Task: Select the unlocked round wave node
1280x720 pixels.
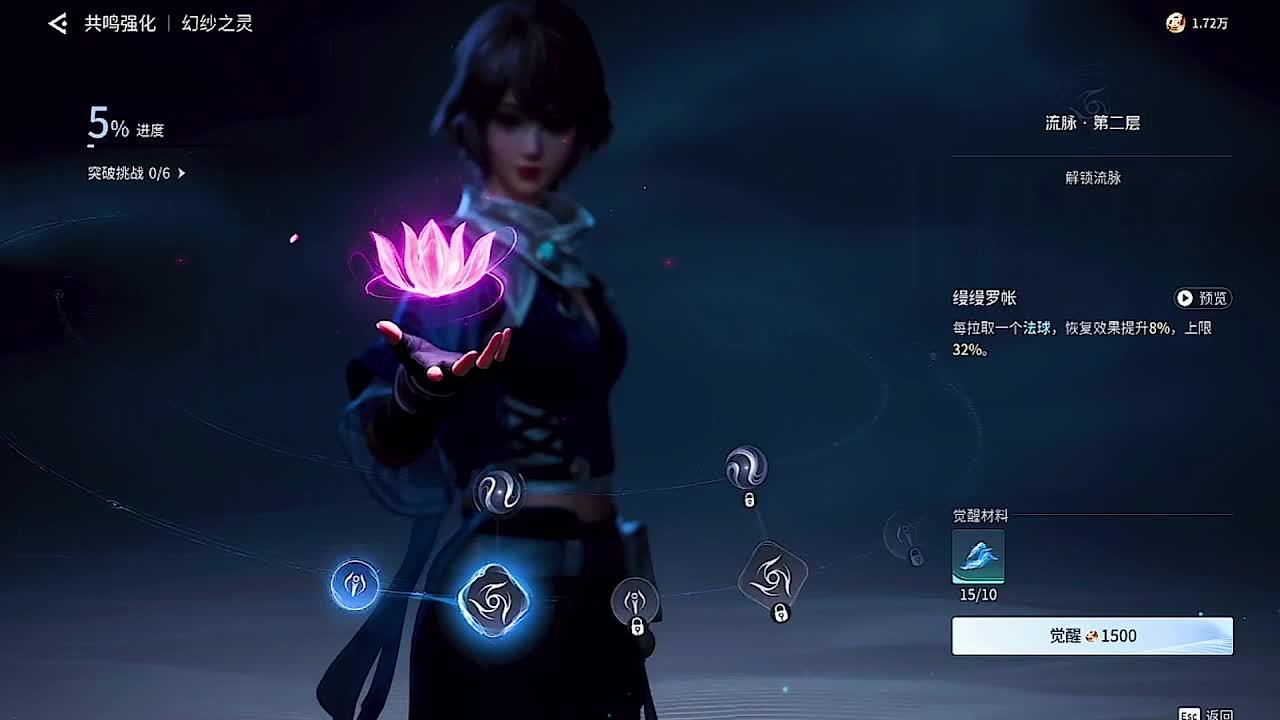Action: (x=498, y=491)
